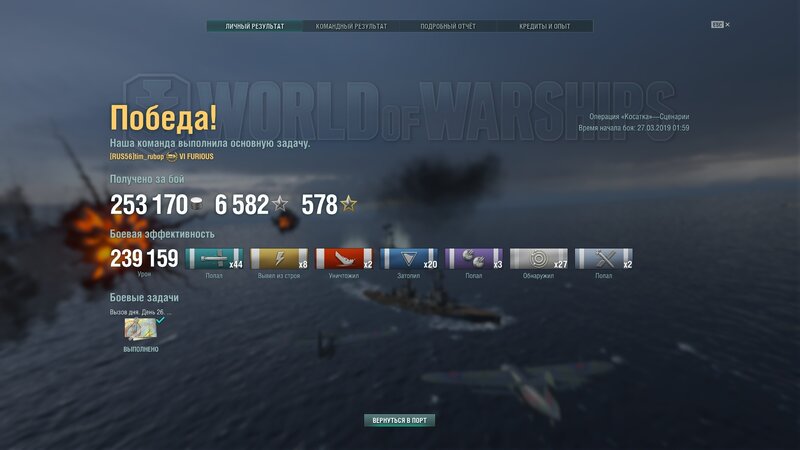Select the Личный результат tab
800x450 pixels.
(x=255, y=26)
